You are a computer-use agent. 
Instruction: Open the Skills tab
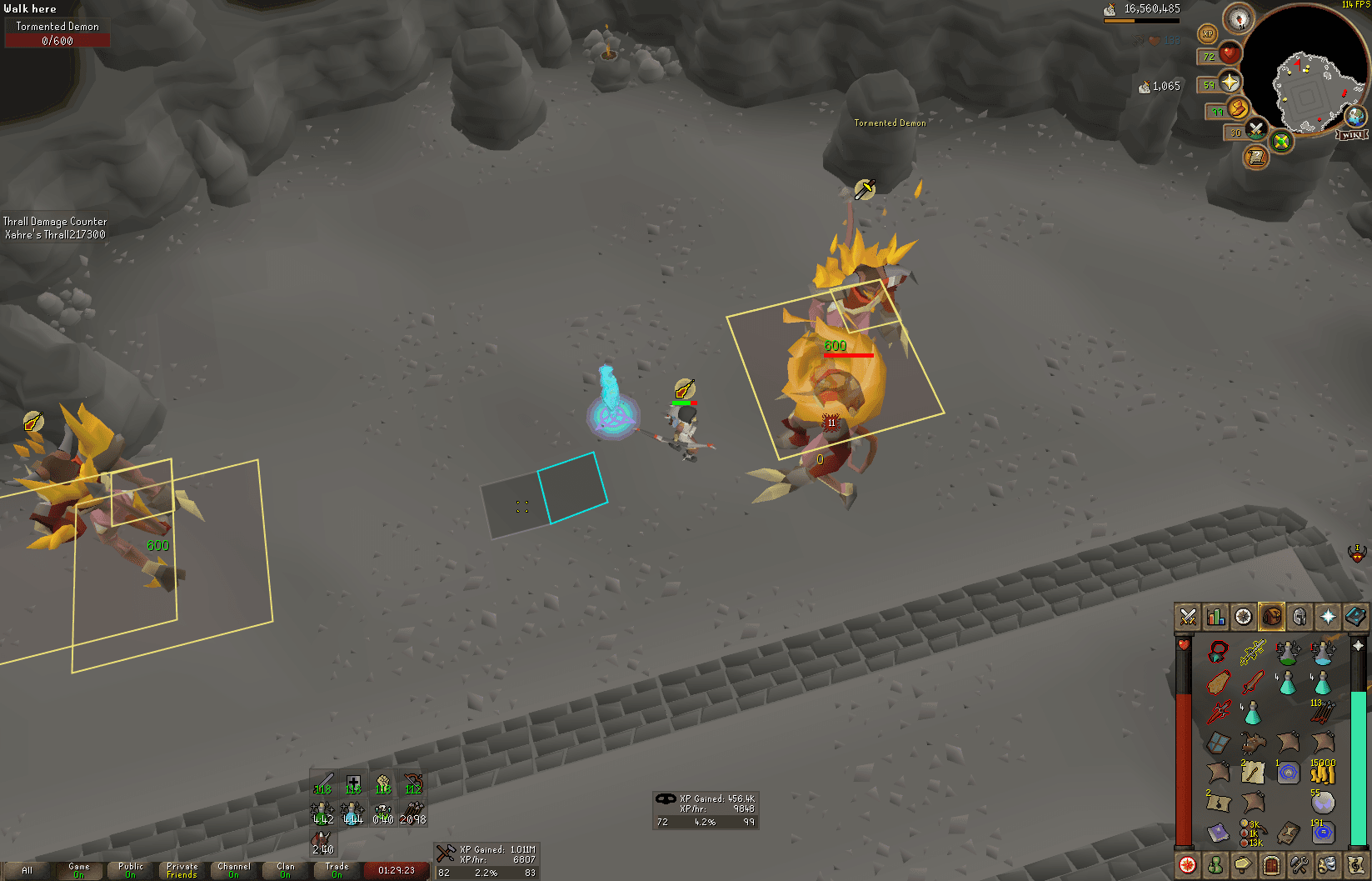pos(1215,617)
